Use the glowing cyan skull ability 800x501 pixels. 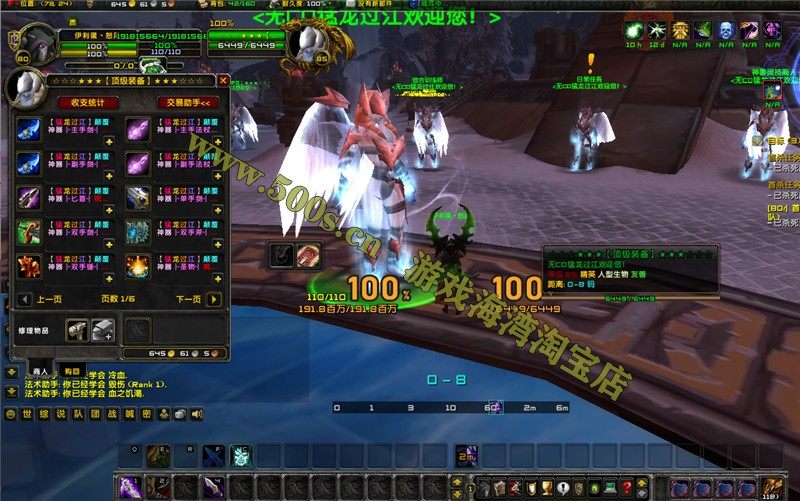click(x=240, y=456)
